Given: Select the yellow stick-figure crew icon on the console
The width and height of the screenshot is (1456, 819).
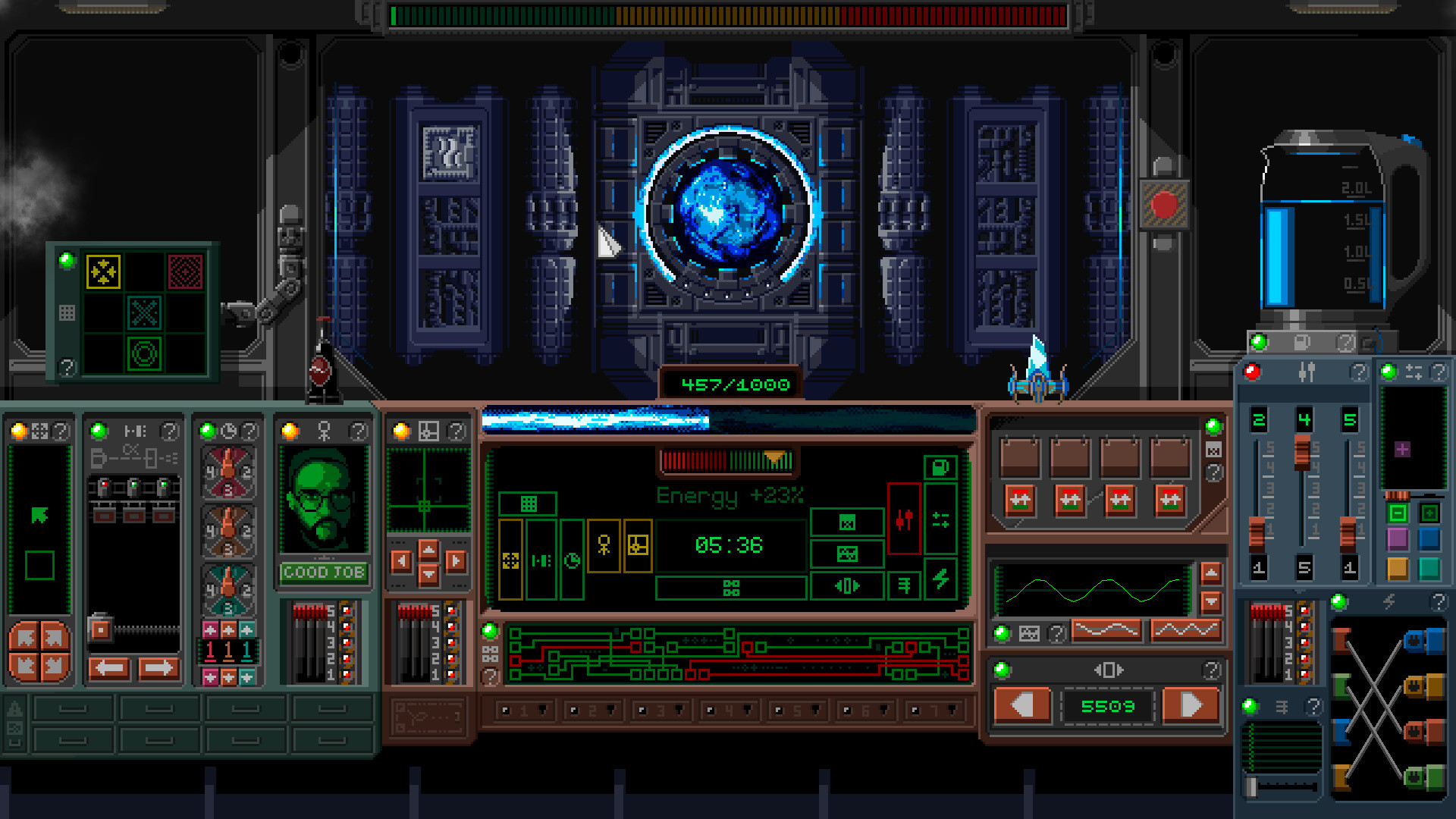Looking at the screenshot, I should (x=604, y=544).
